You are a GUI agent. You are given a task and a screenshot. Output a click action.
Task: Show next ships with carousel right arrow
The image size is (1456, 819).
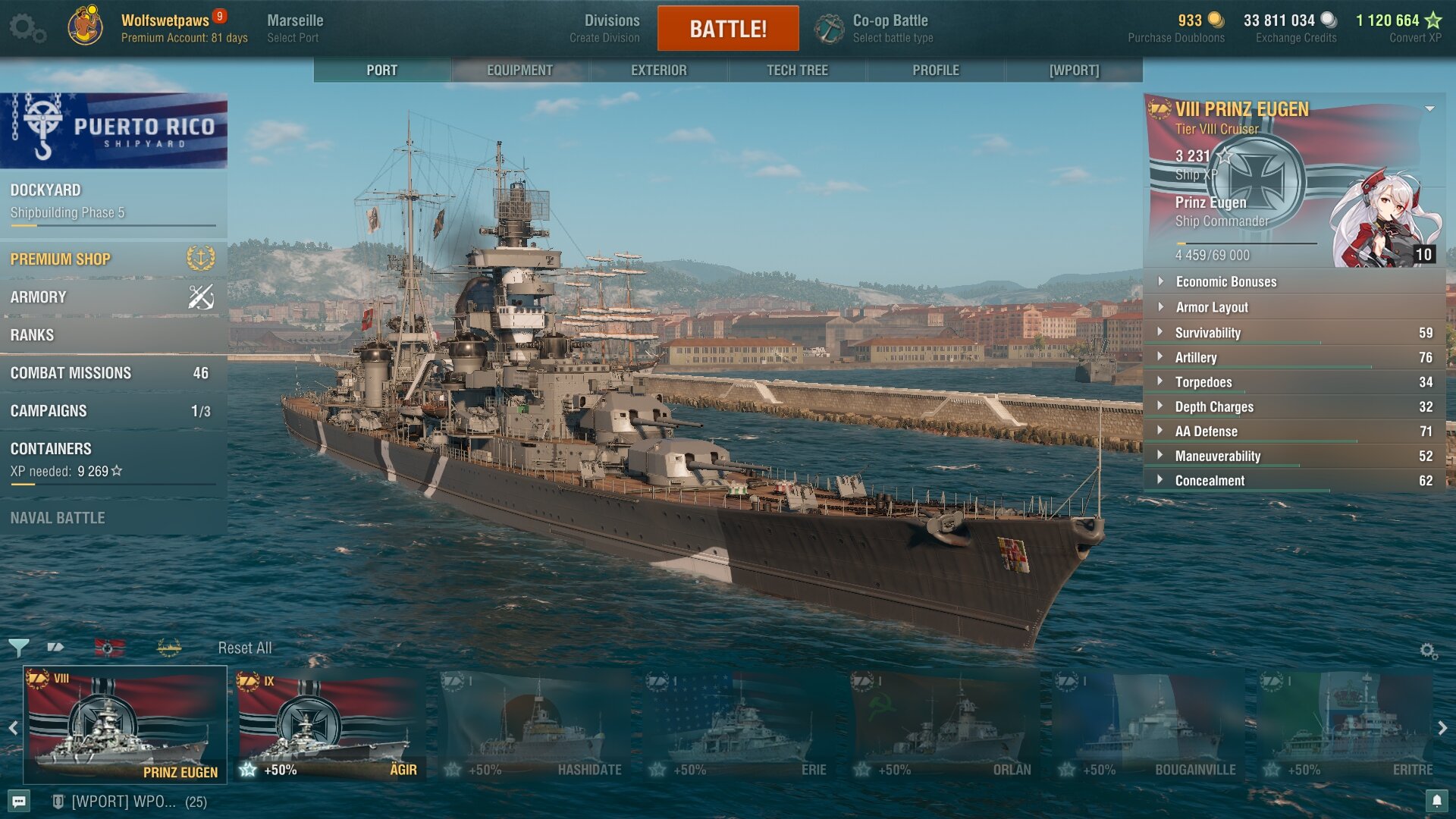pyautogui.click(x=1442, y=728)
